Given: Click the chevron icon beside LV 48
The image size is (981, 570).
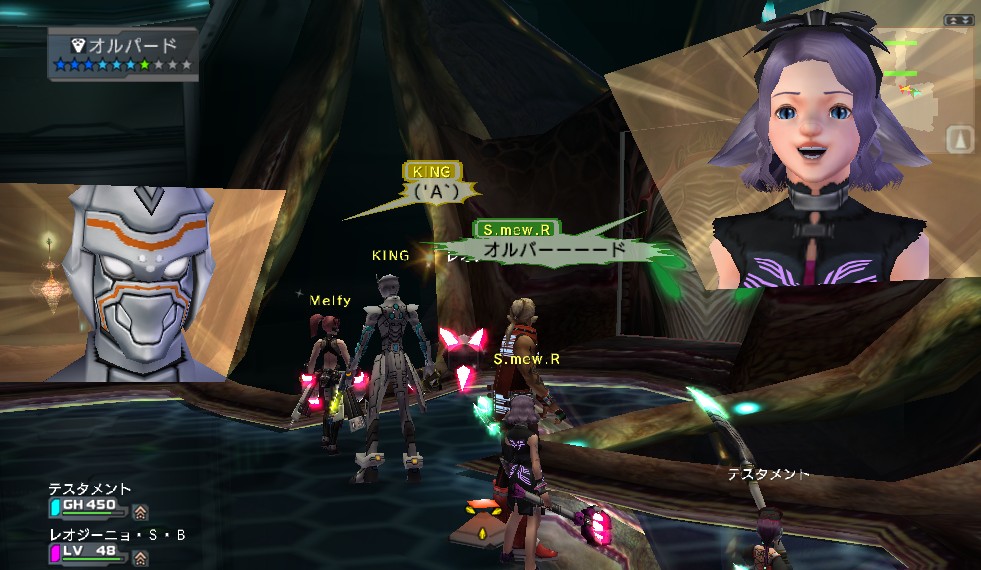Looking at the screenshot, I should [140, 555].
